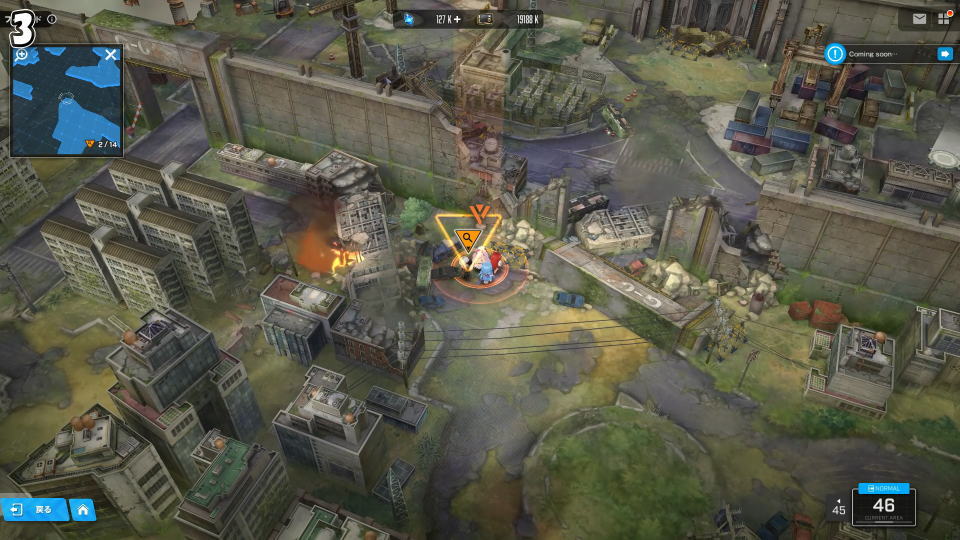
Task: Close the minimap panel
Action: click(x=111, y=54)
